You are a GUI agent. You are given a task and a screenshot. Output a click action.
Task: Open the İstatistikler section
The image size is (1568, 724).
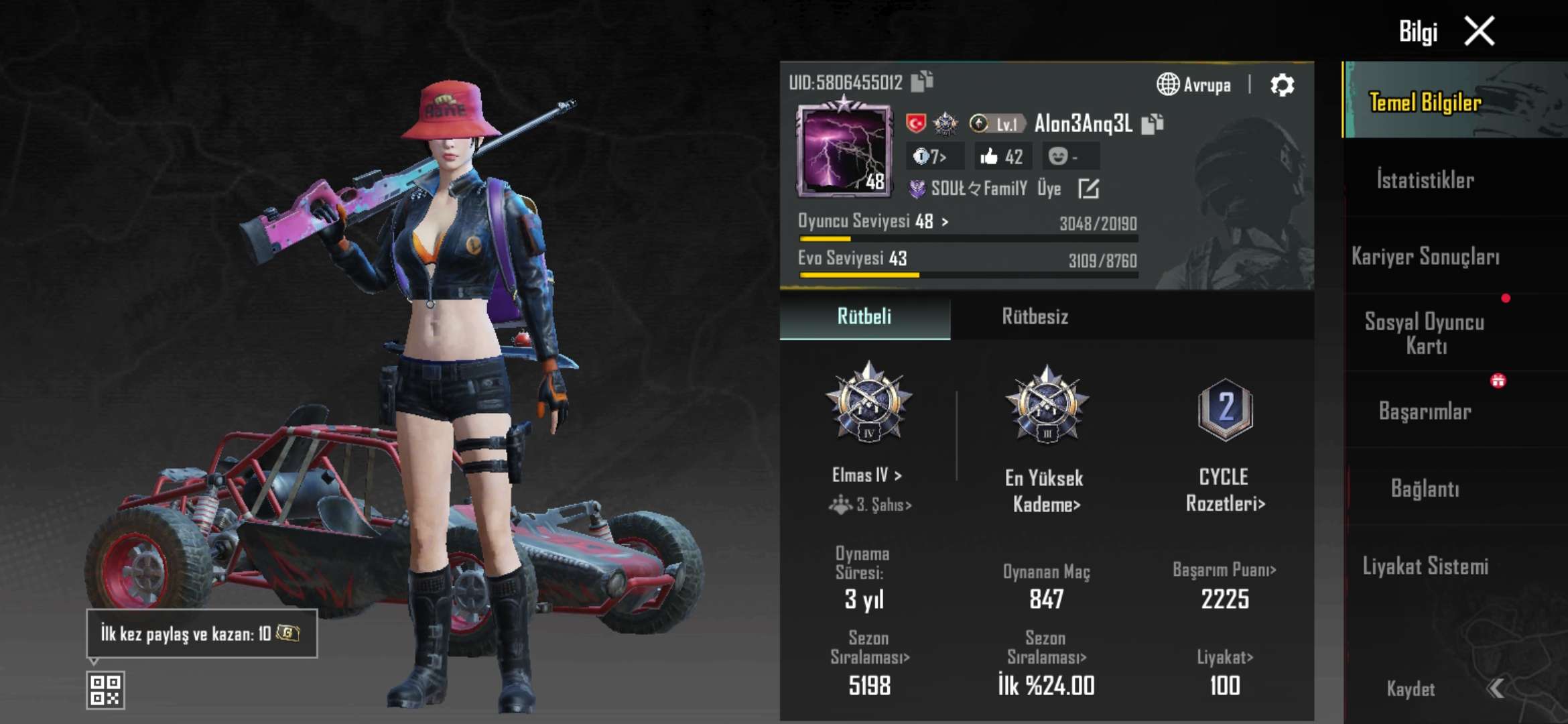click(1425, 180)
